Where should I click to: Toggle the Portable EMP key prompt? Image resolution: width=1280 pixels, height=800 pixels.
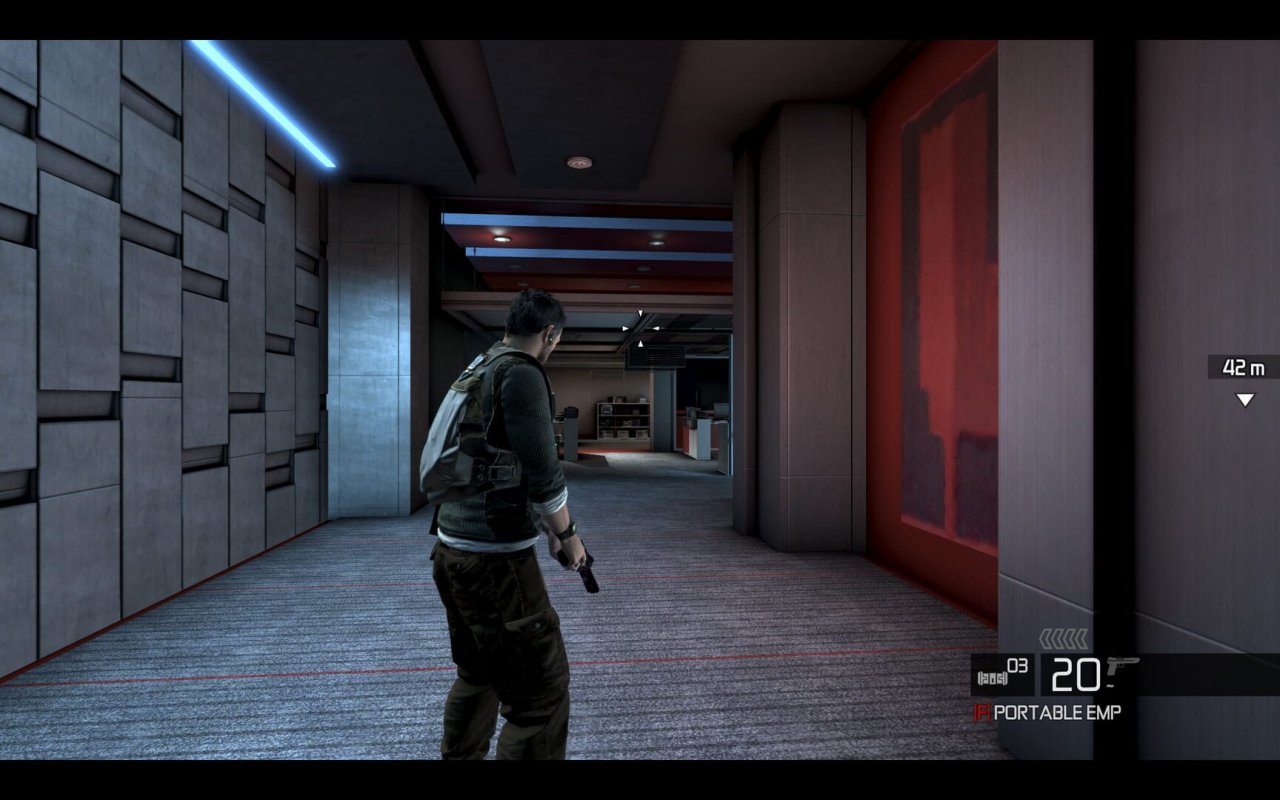tap(983, 711)
